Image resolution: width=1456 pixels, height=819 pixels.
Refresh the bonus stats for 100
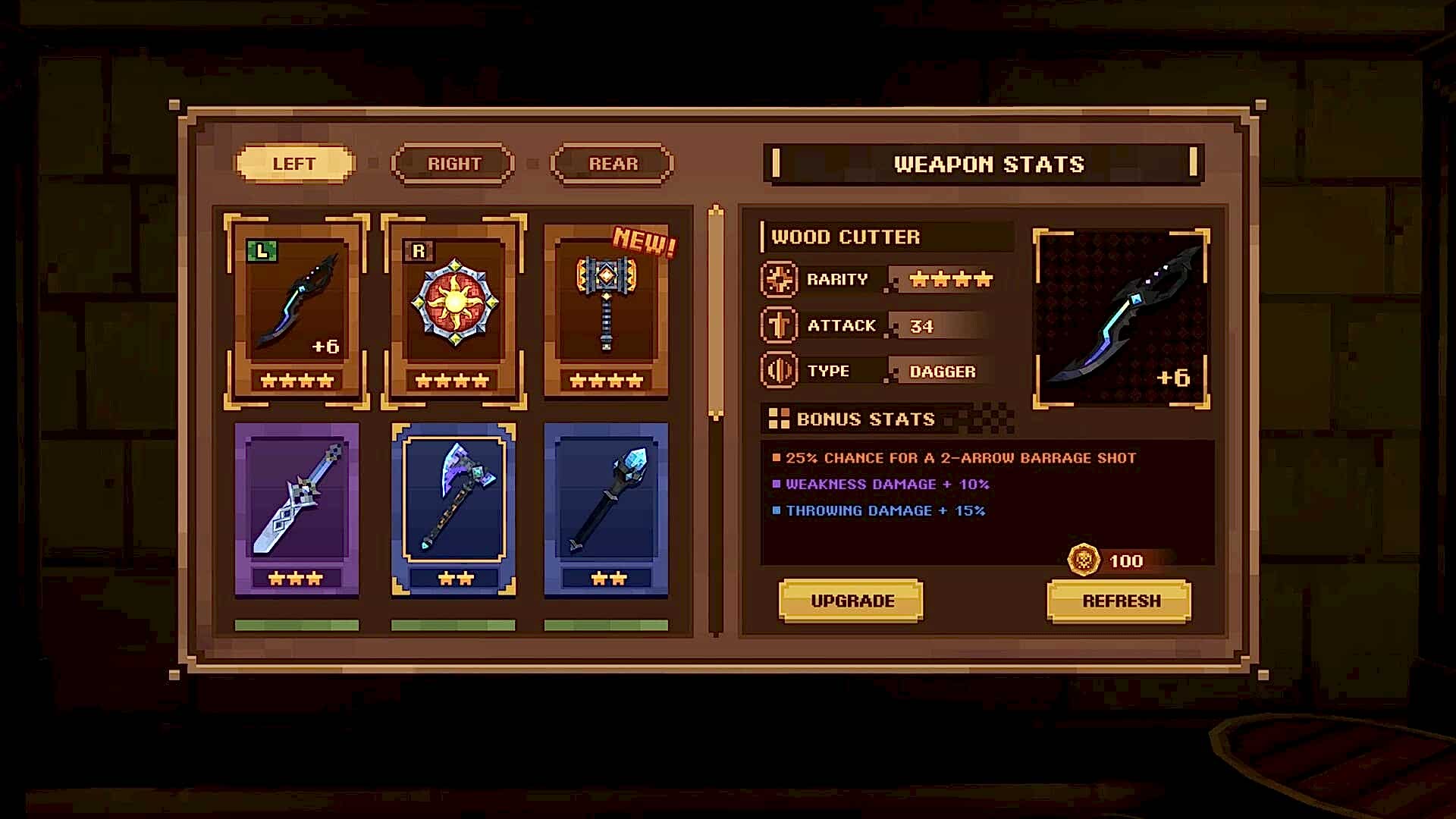click(1119, 601)
